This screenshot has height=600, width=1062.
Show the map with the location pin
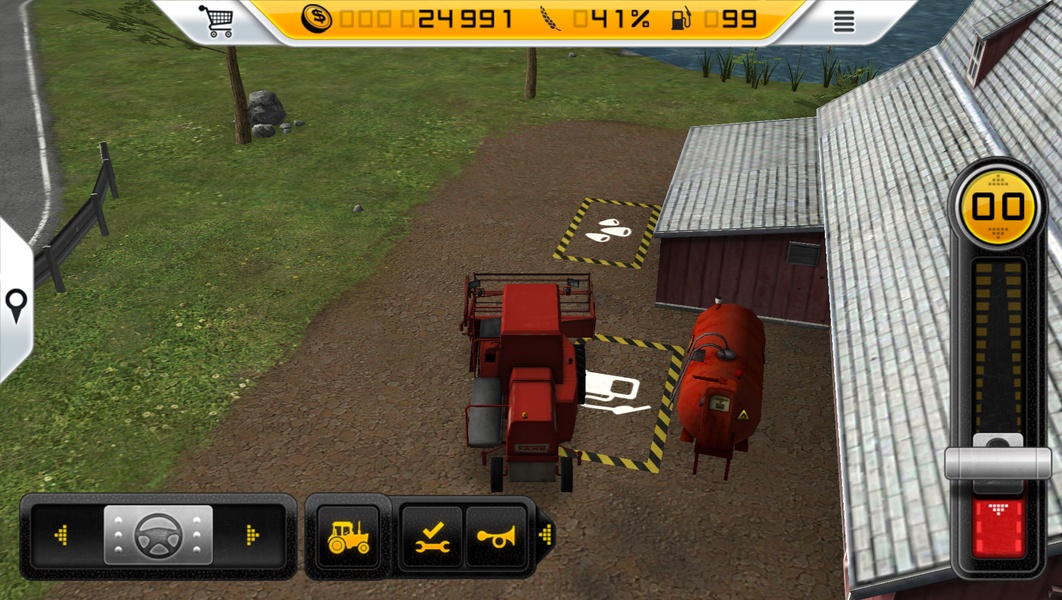pos(15,303)
